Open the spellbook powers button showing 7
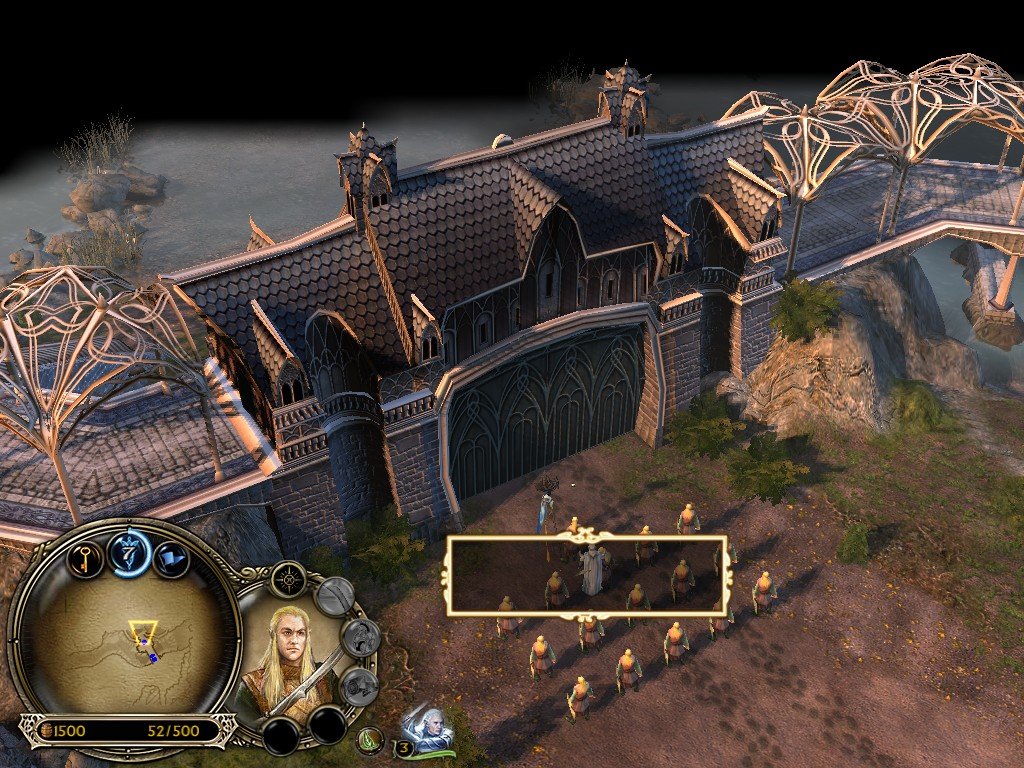 tap(129, 551)
